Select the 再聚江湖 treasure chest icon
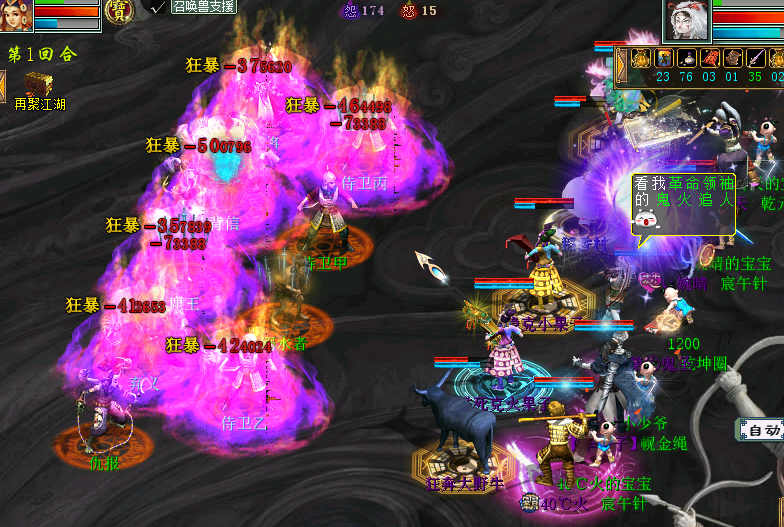The image size is (784, 527). [x=40, y=84]
